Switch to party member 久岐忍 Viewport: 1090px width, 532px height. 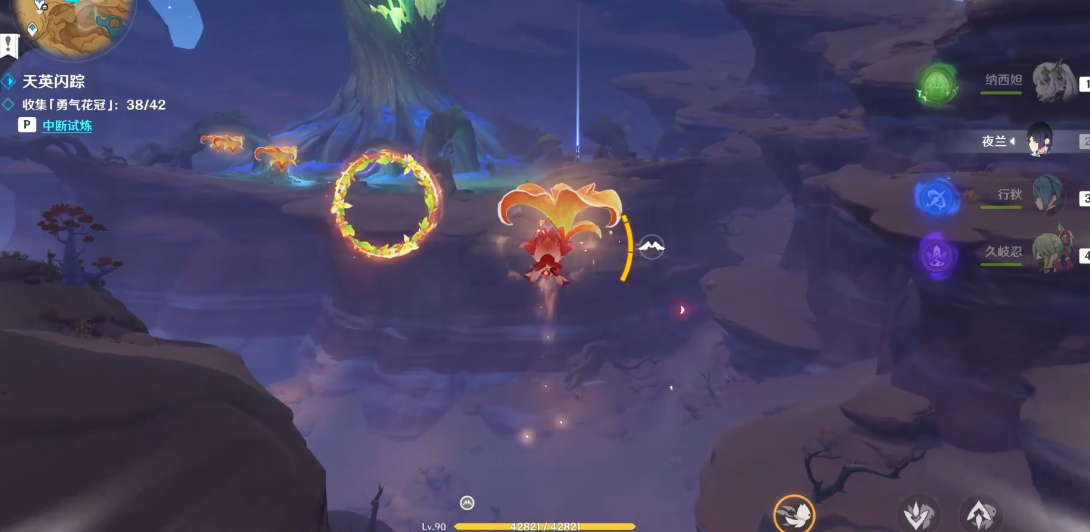point(1052,252)
